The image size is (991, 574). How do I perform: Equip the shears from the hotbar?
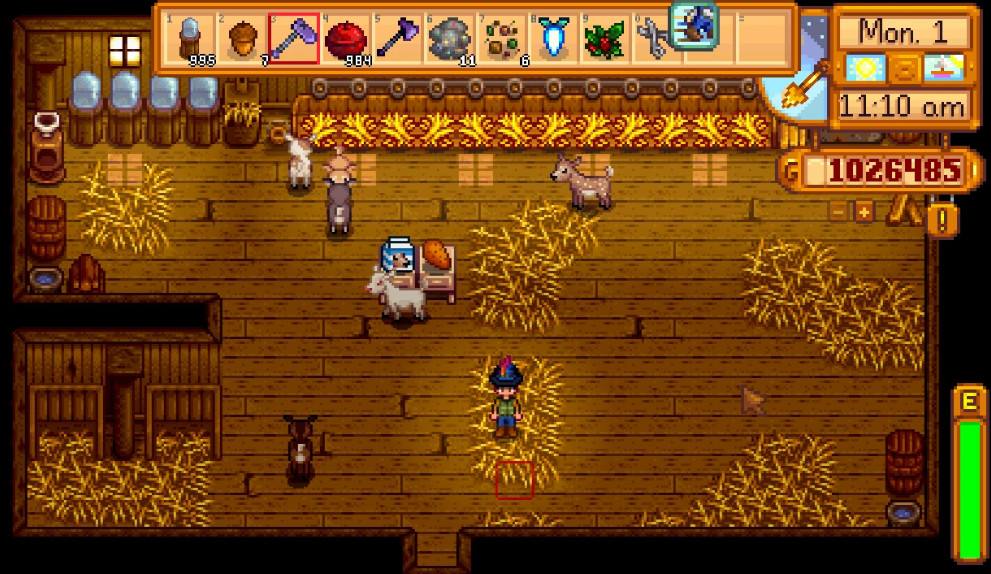coord(654,38)
